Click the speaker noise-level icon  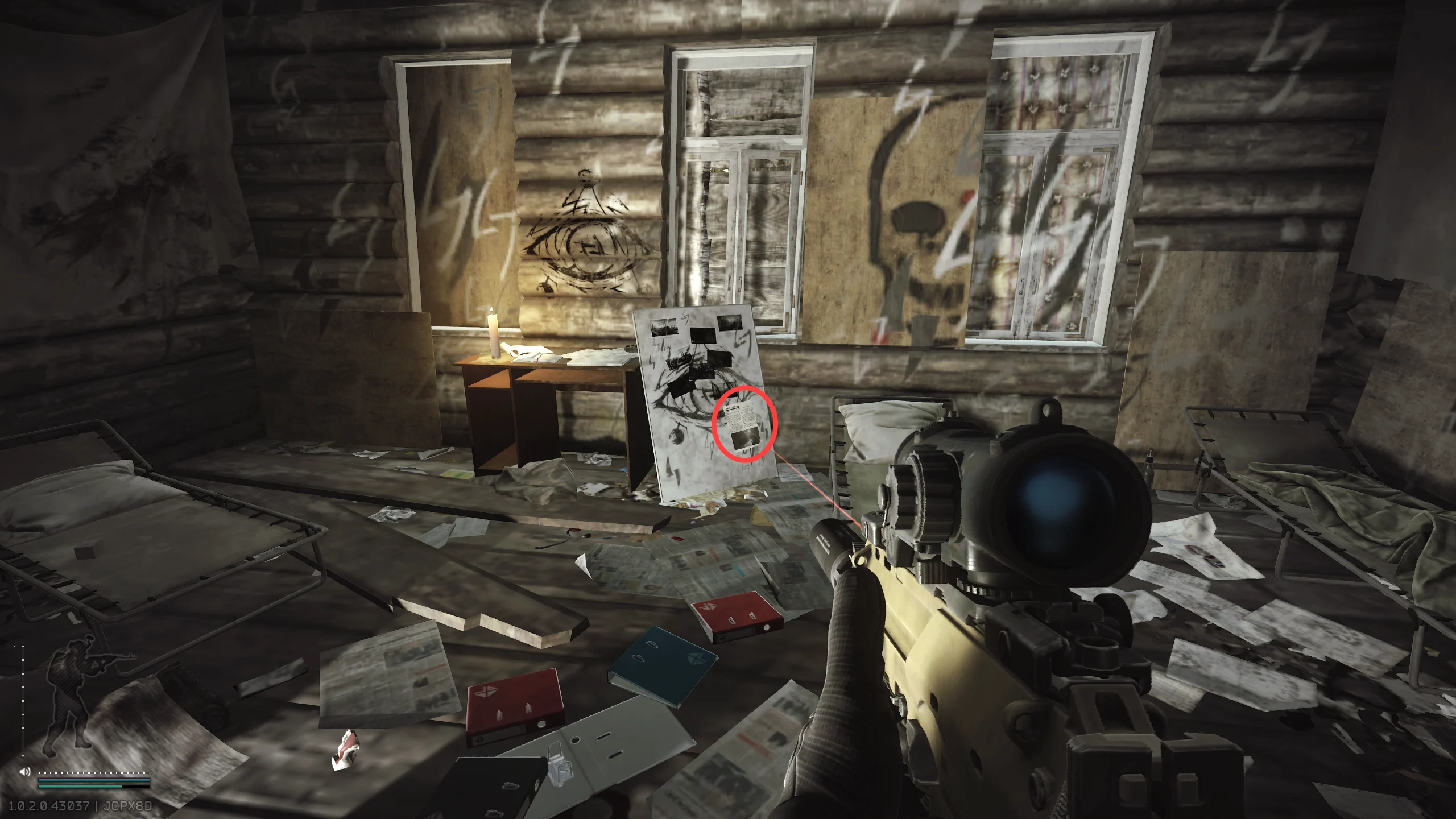point(25,772)
